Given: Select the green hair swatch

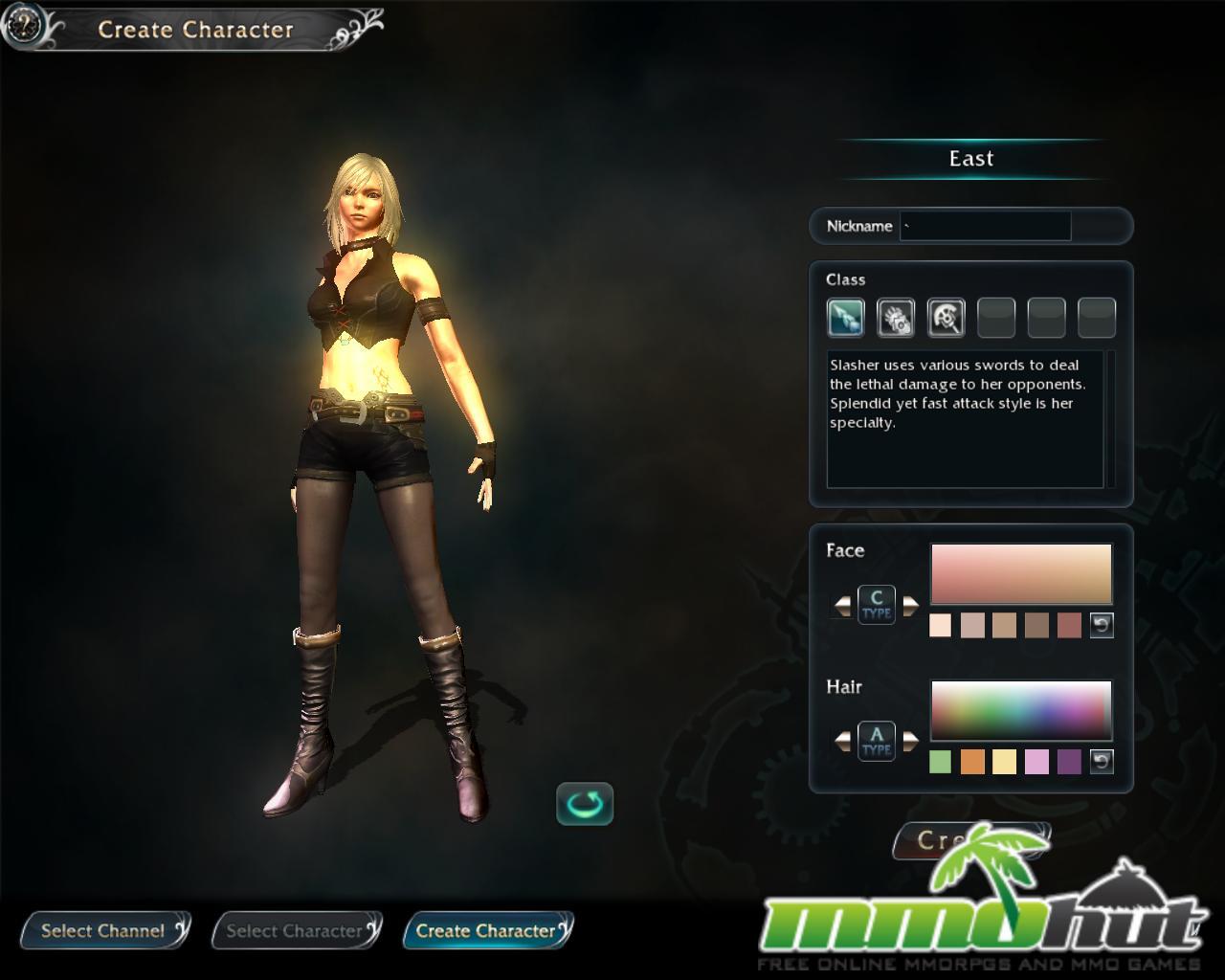Looking at the screenshot, I should pos(940,762).
